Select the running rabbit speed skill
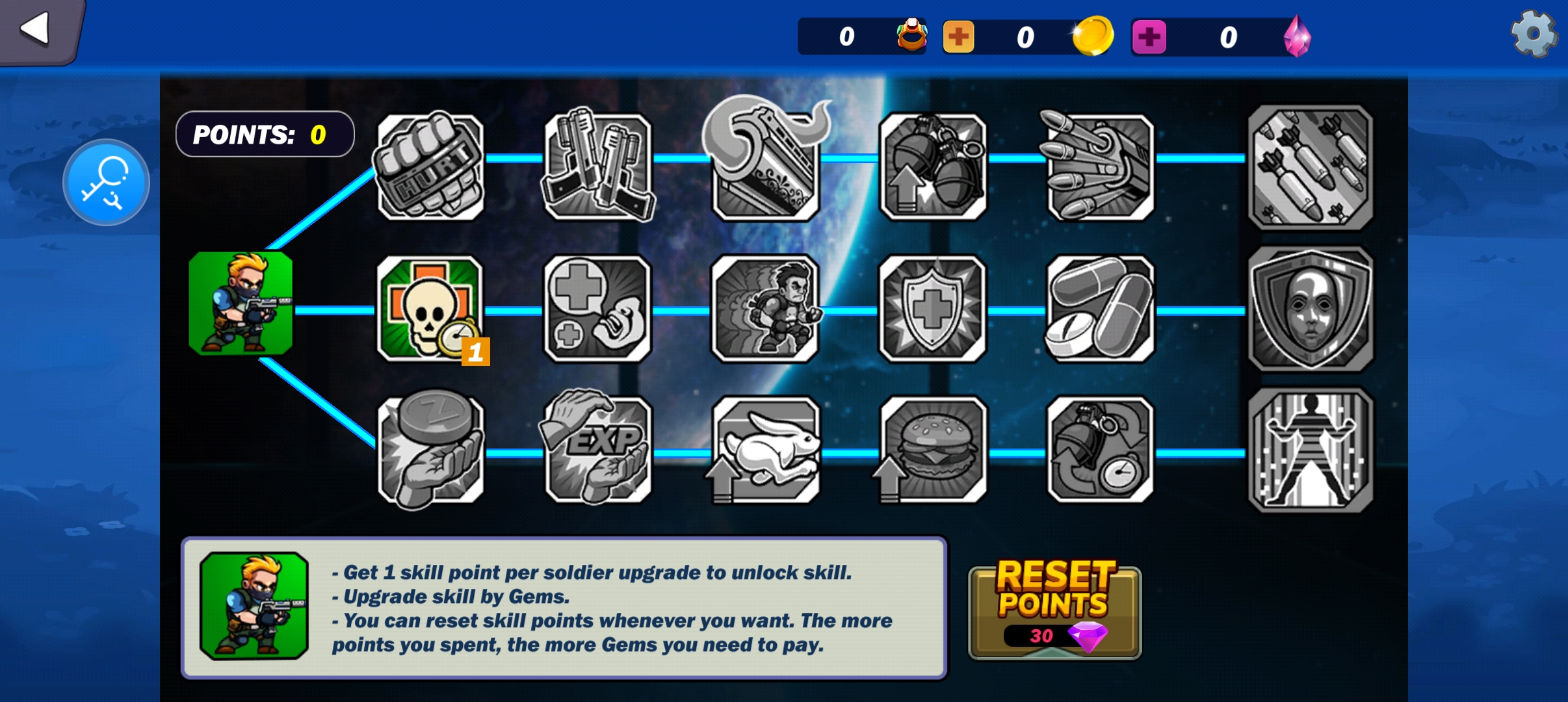 coord(766,450)
